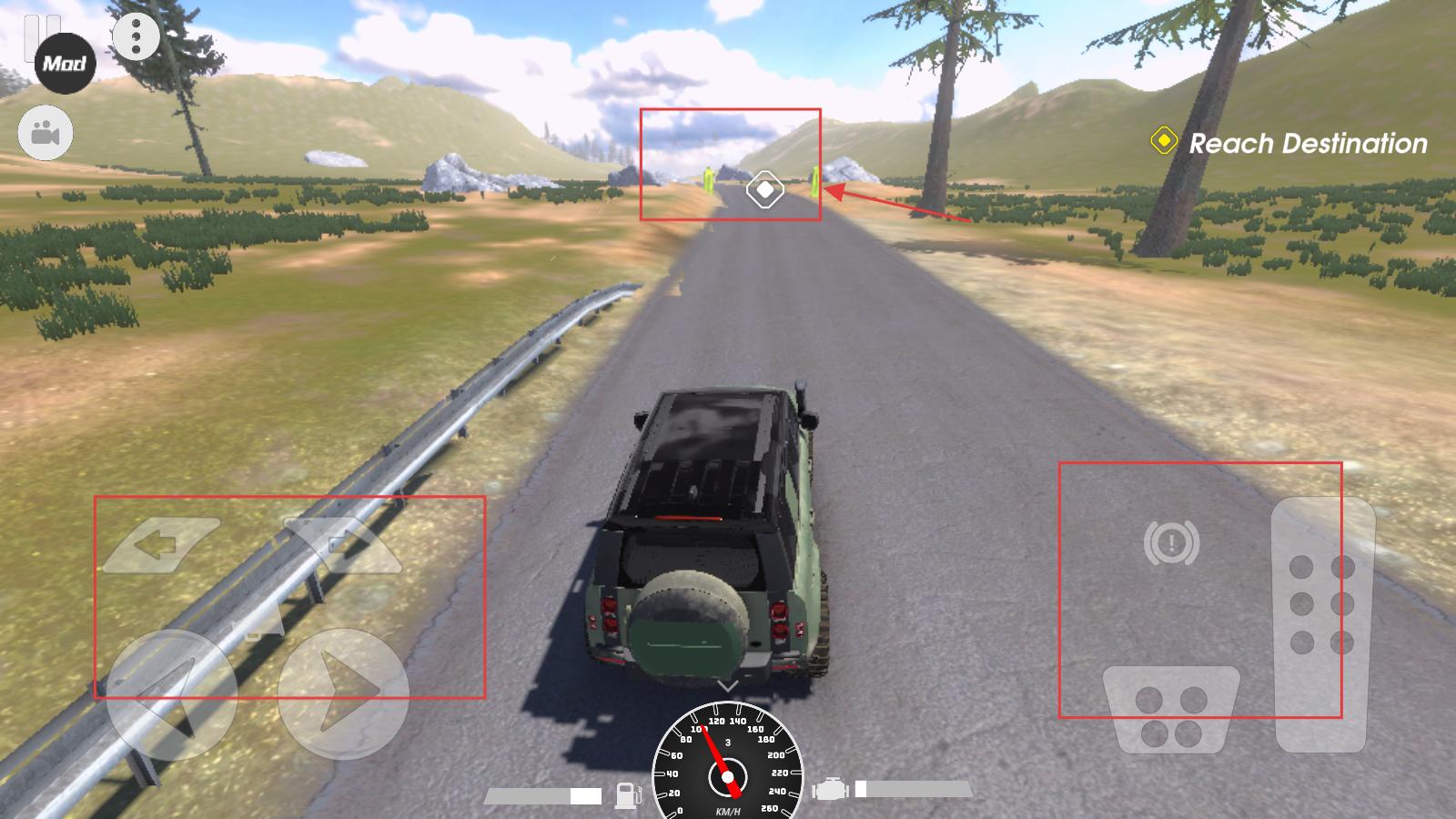Turn on the left turn signal
This screenshot has height=819, width=1456.
pos(161,545)
